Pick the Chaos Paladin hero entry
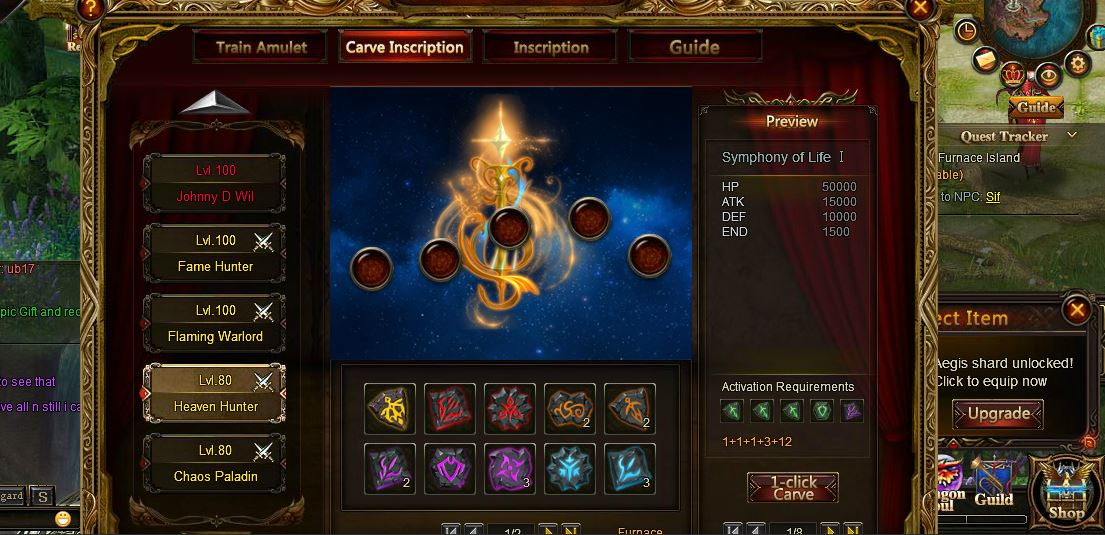Viewport: 1105px width, 535px height. tap(215, 463)
